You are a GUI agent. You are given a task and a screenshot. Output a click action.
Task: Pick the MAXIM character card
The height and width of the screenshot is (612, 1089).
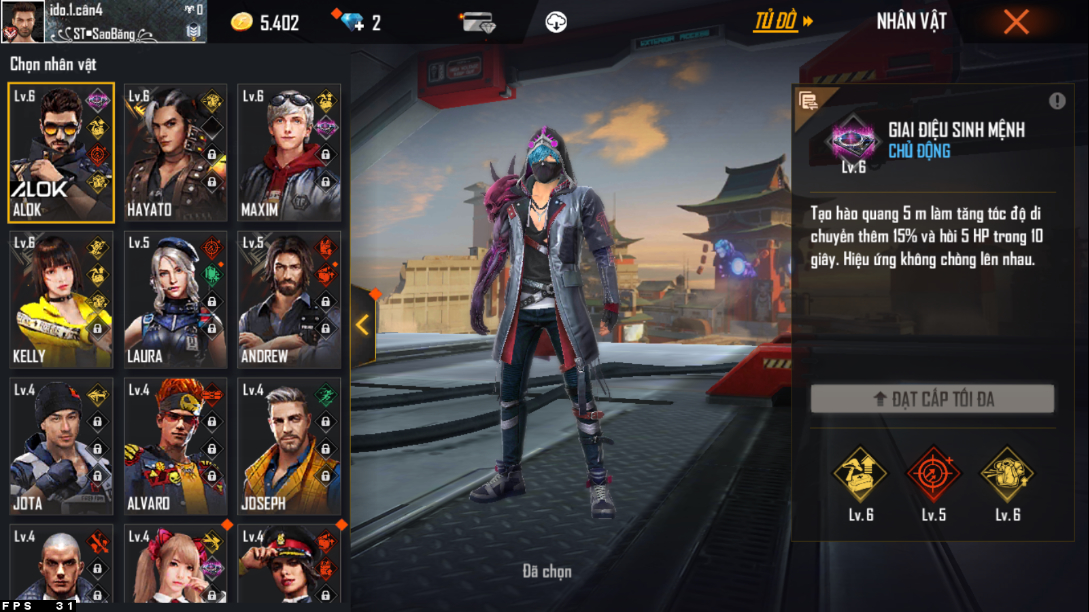coord(289,152)
